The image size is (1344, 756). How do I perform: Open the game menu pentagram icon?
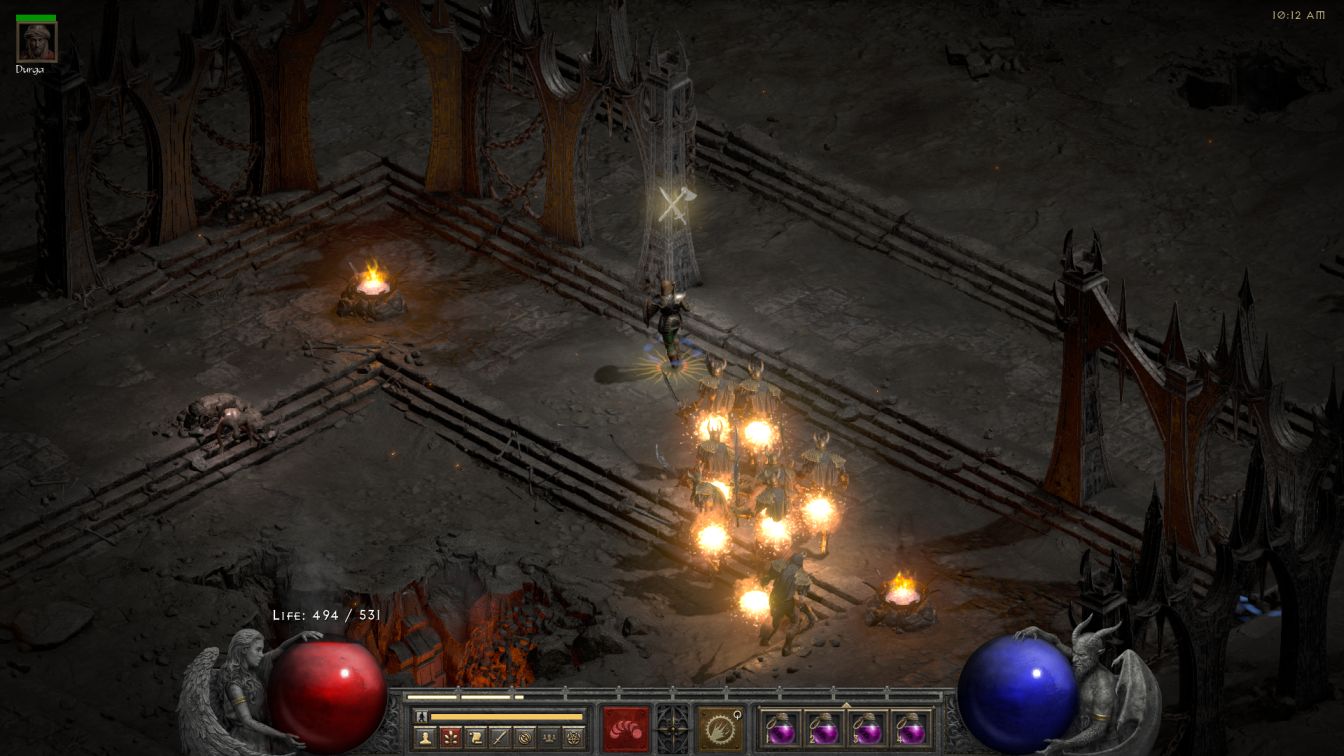(574, 737)
